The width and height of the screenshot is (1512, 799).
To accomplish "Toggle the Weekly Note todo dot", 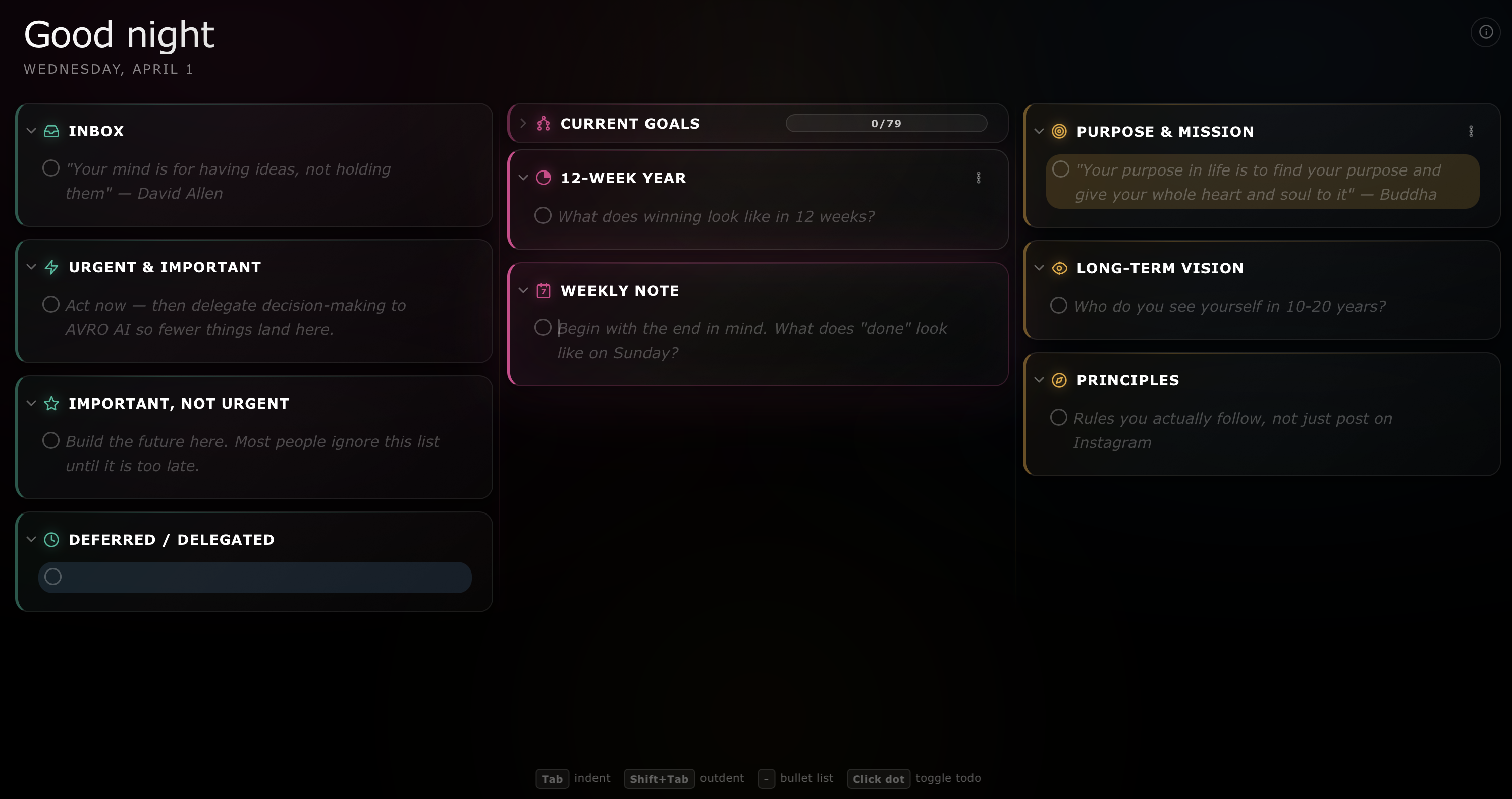I will pos(543,327).
